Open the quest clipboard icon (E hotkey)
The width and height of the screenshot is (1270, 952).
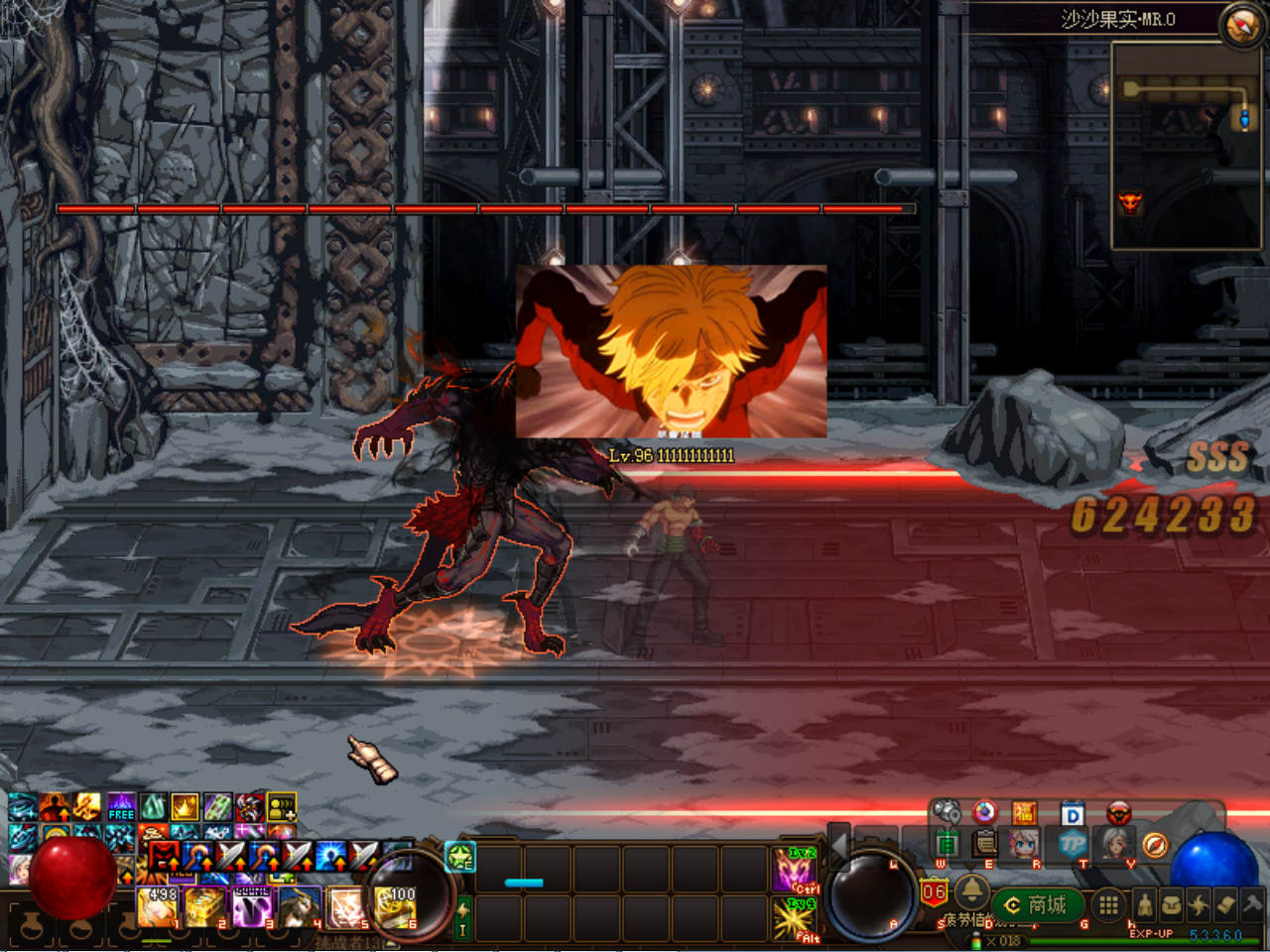click(x=983, y=845)
